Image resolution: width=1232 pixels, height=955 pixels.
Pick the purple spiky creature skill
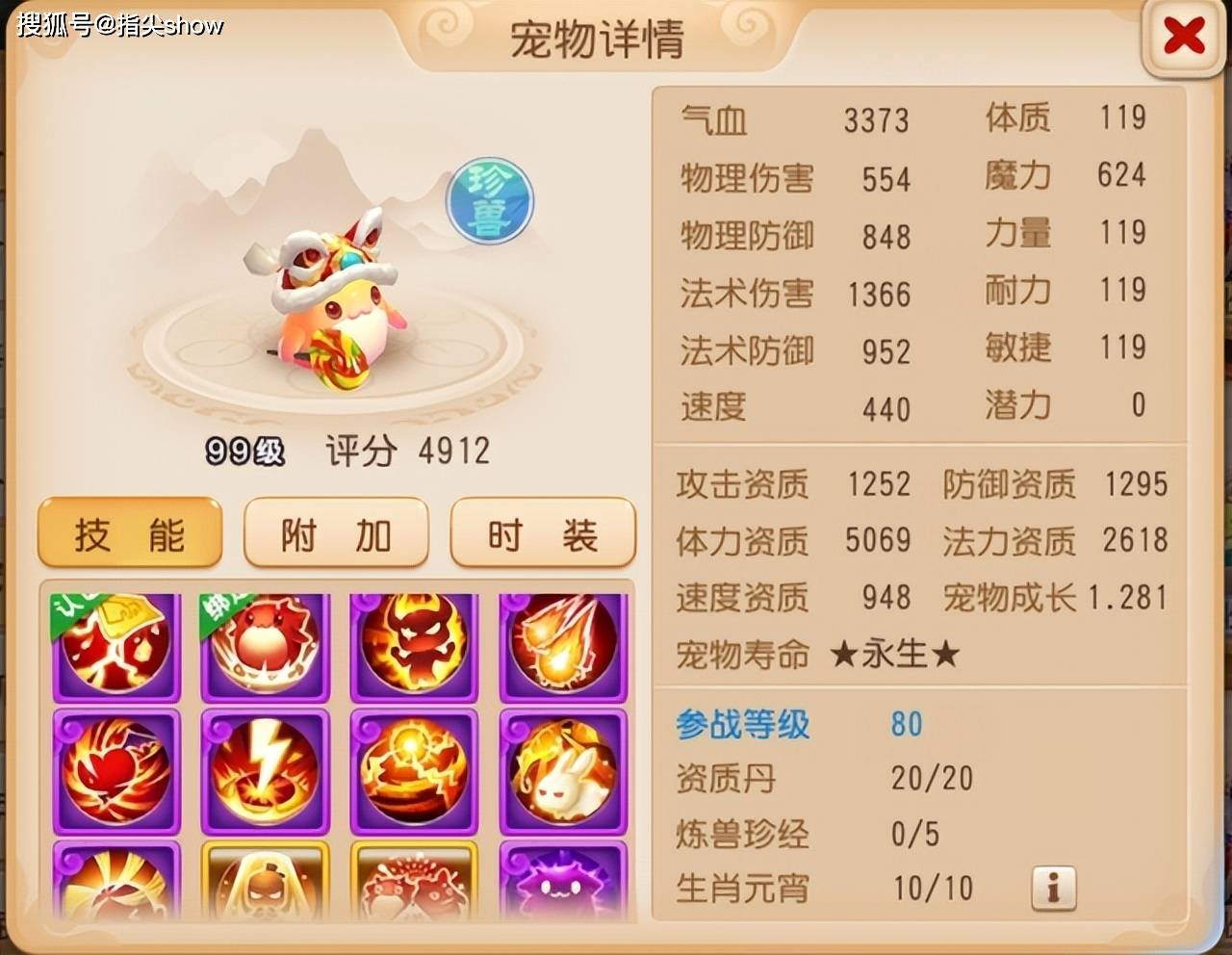tap(563, 881)
